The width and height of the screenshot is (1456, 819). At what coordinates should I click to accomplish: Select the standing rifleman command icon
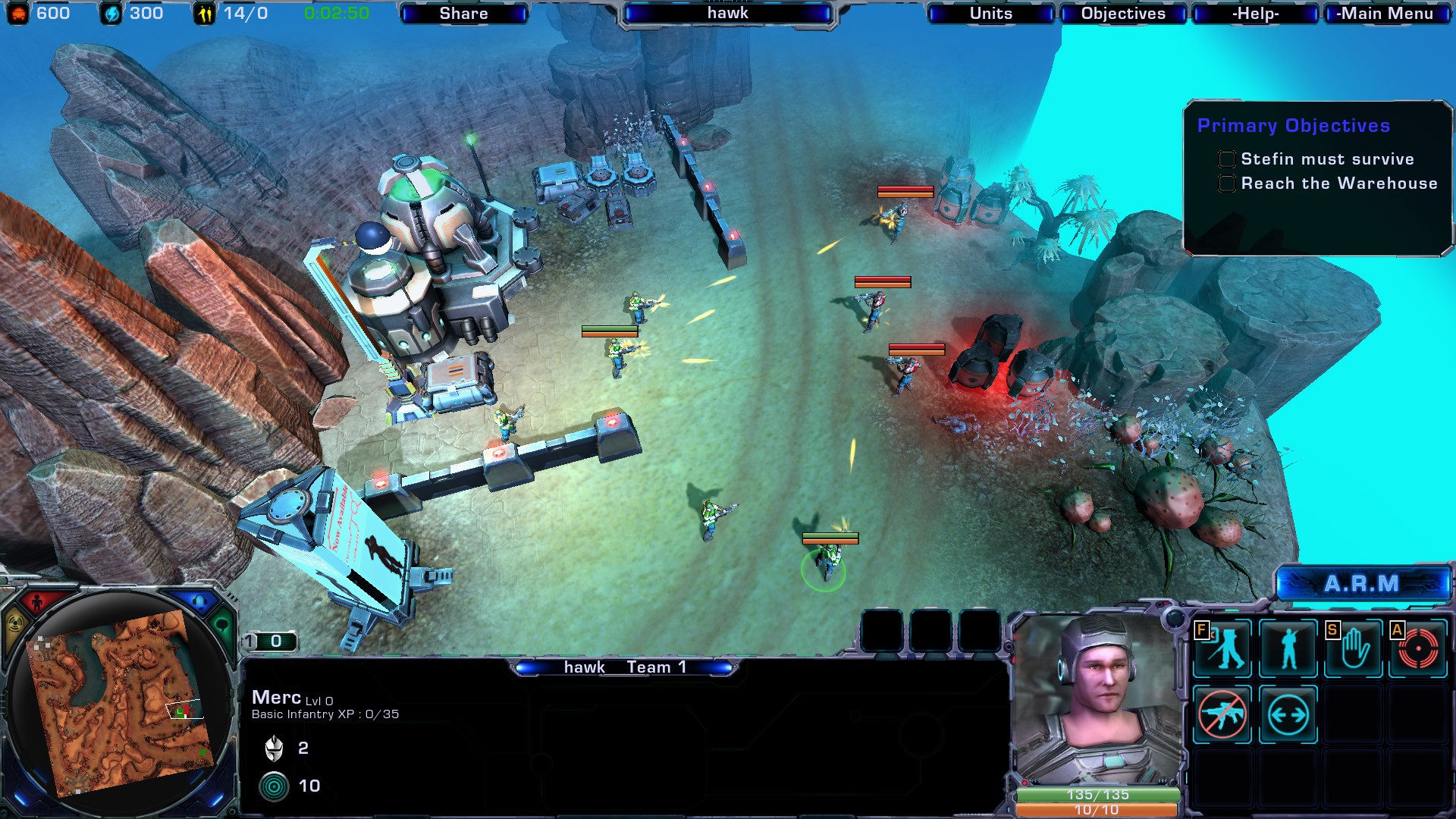coord(1288,648)
